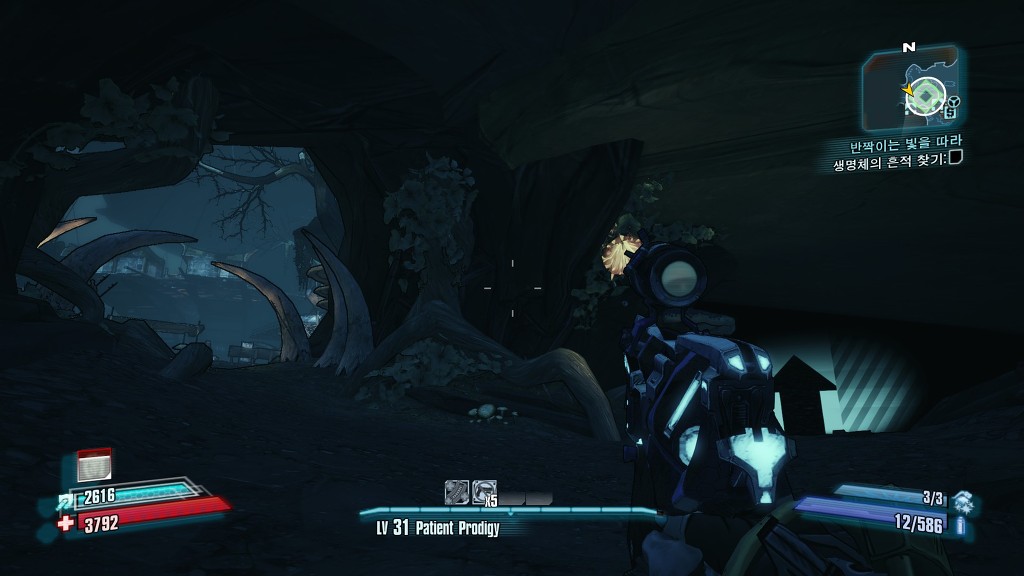Select the quest title above the objective
1024x576 pixels.
[x=905, y=143]
